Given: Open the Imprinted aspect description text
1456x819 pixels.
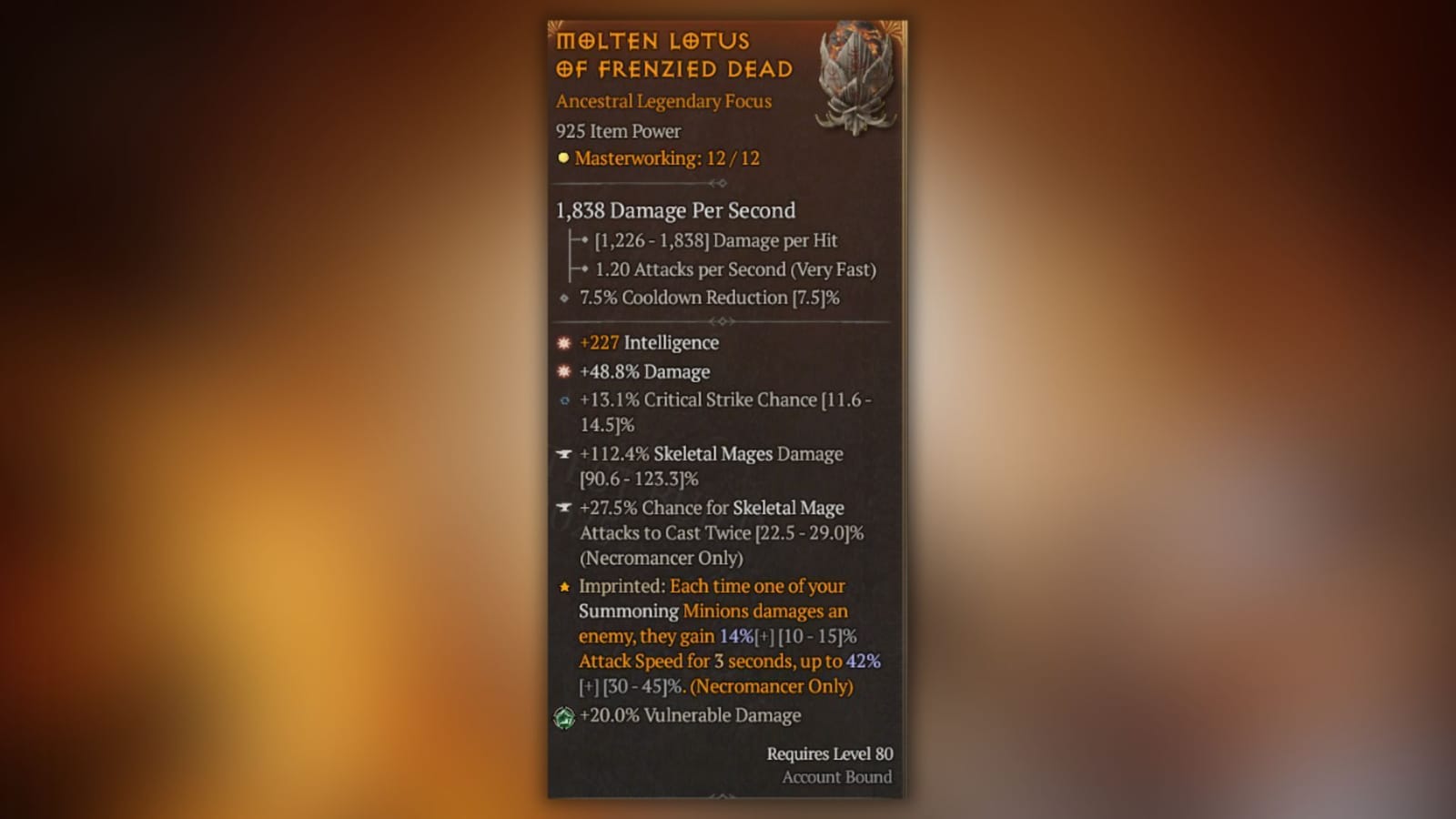Looking at the screenshot, I should (719, 636).
